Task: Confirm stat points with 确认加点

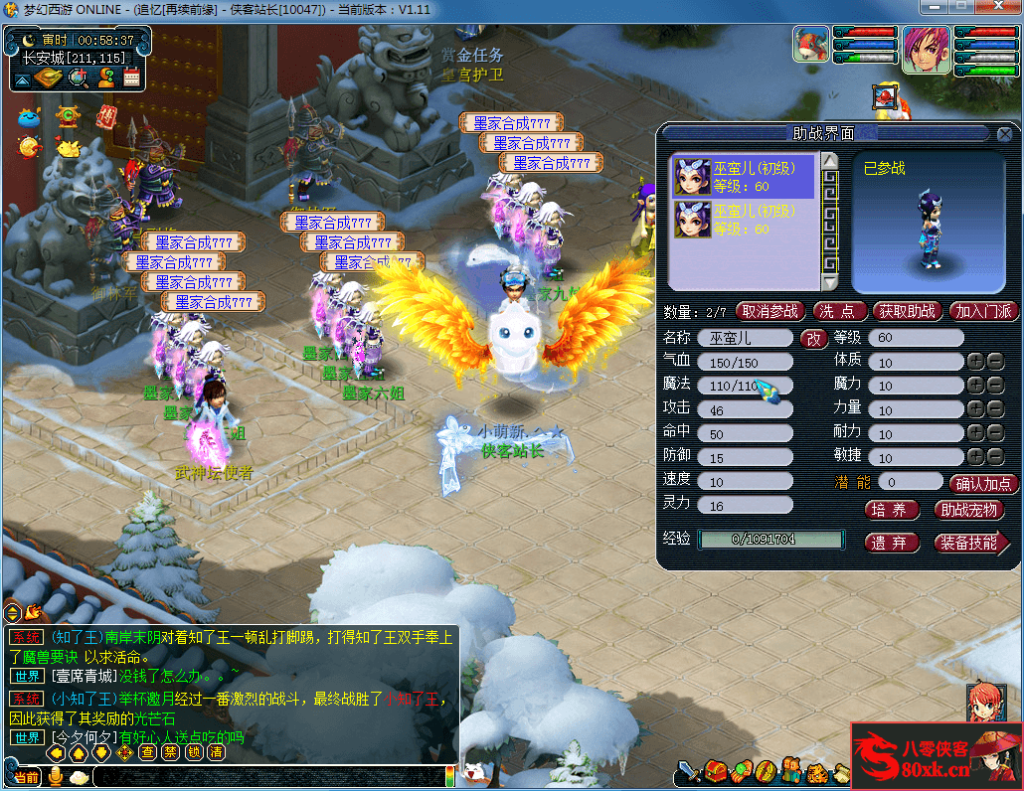Action: coord(985,484)
